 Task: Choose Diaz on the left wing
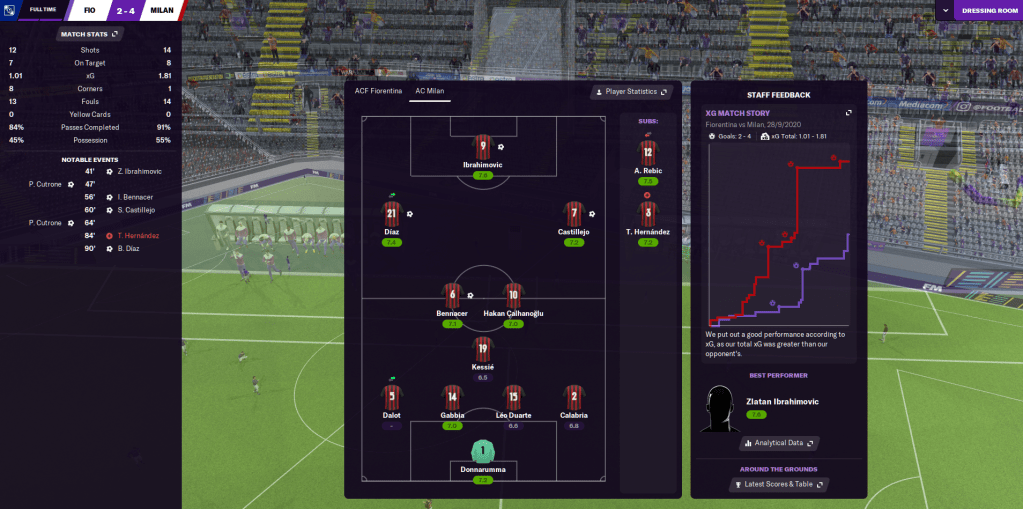click(x=391, y=215)
